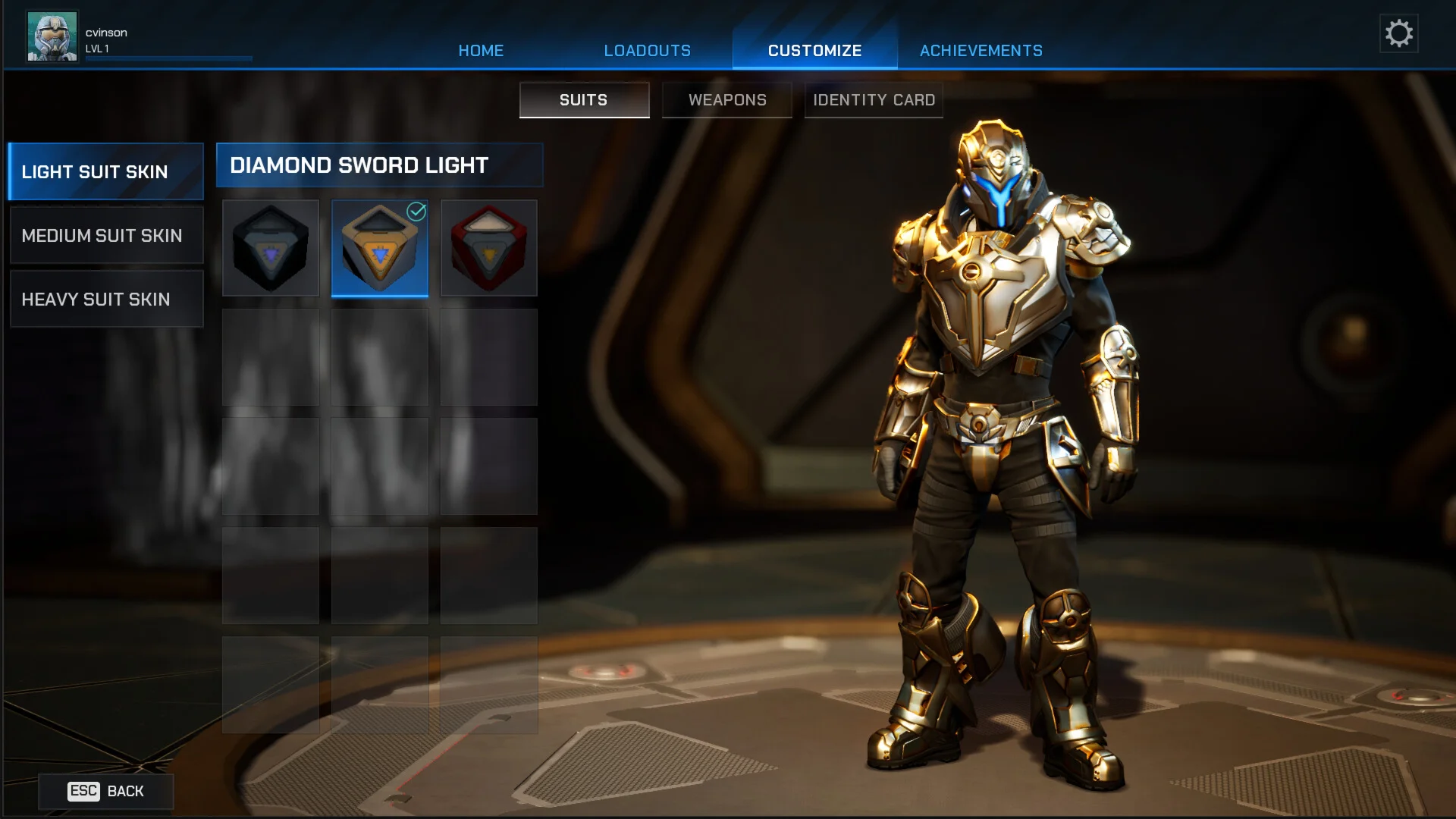Select the Customize tab
1456x819 pixels.
[814, 51]
